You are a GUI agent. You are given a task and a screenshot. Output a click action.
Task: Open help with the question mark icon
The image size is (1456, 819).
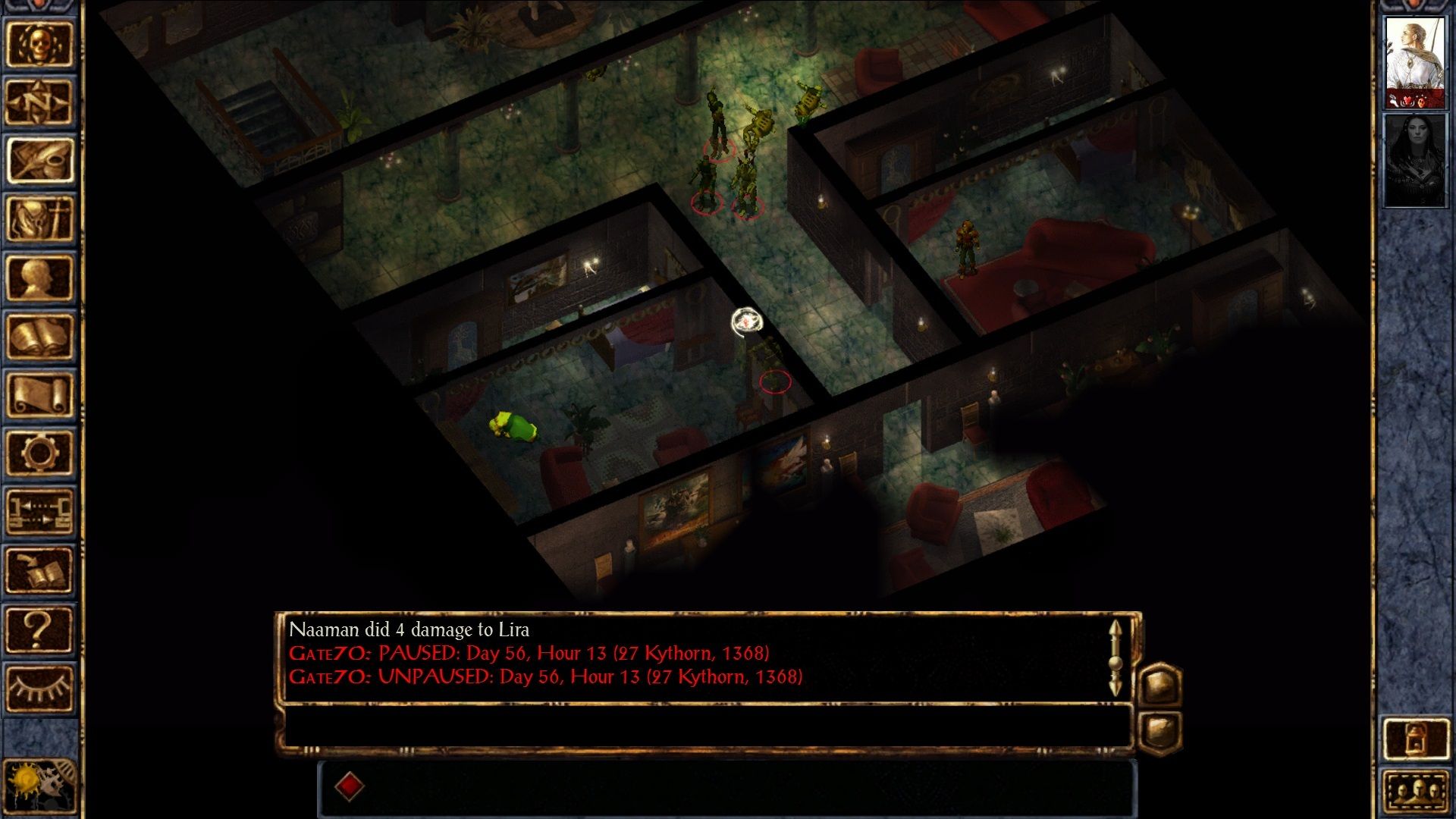point(40,629)
